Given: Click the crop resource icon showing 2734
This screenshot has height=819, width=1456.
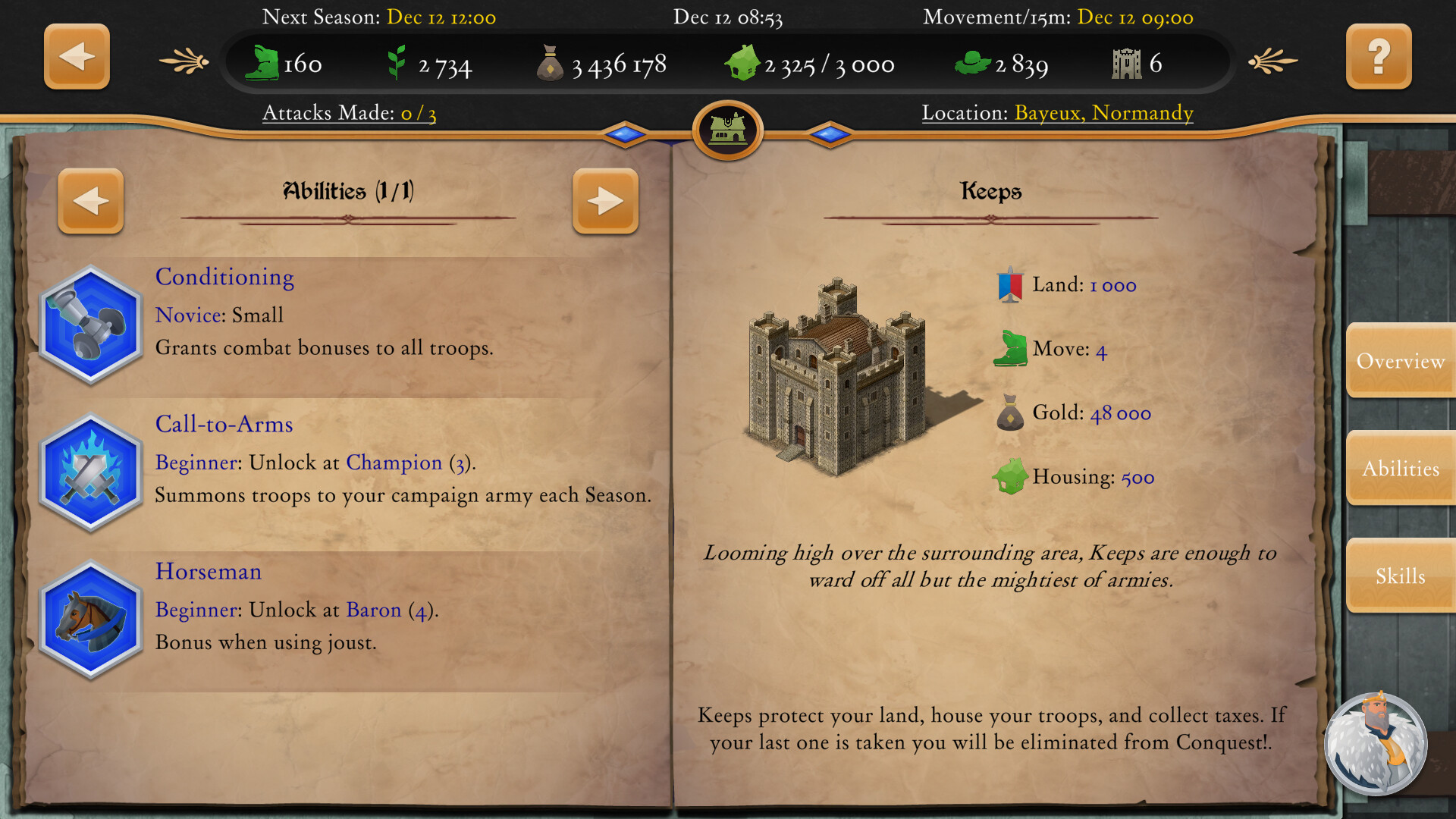Looking at the screenshot, I should click(398, 62).
